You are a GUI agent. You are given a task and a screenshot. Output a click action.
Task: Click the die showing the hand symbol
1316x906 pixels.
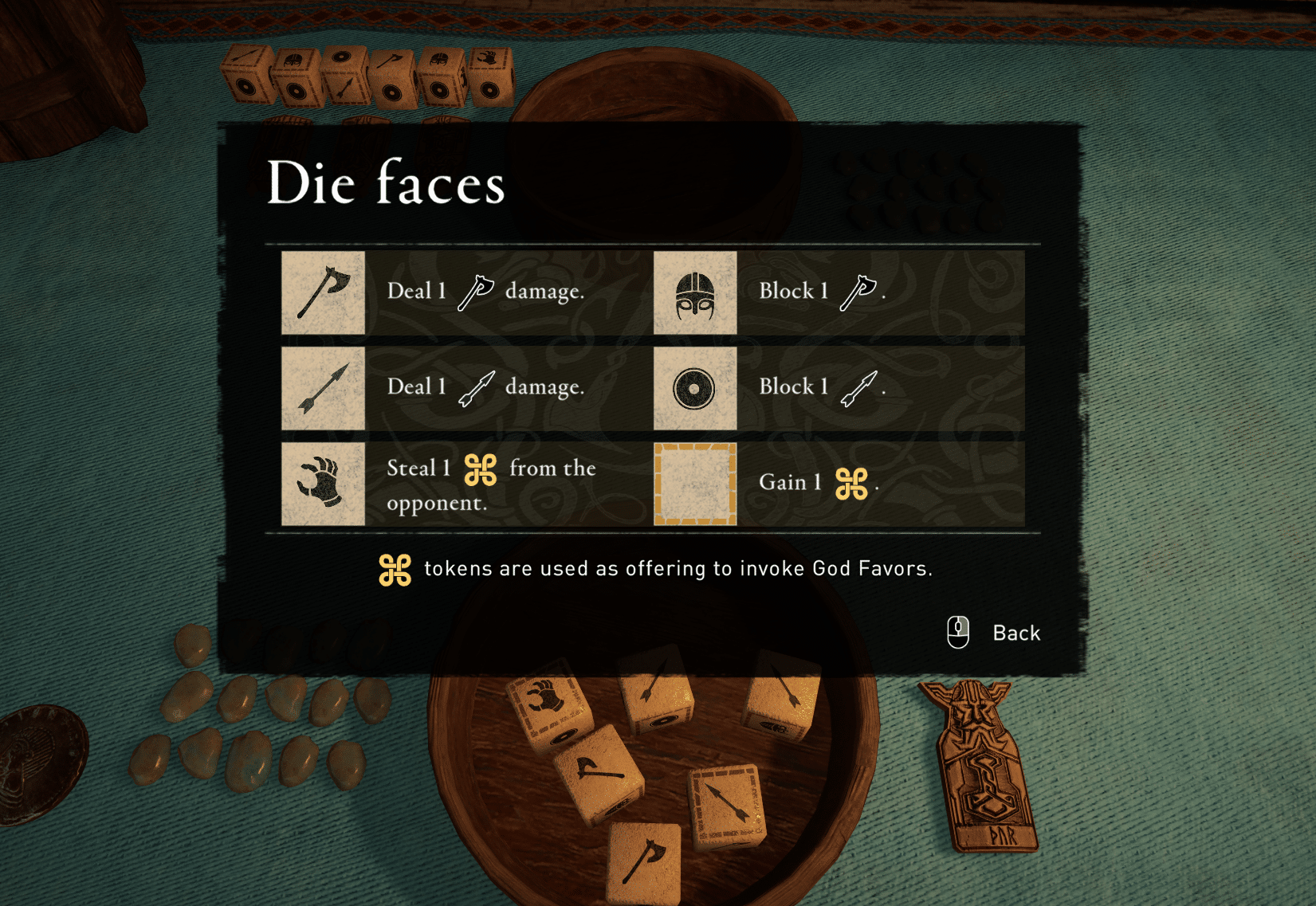click(550, 708)
